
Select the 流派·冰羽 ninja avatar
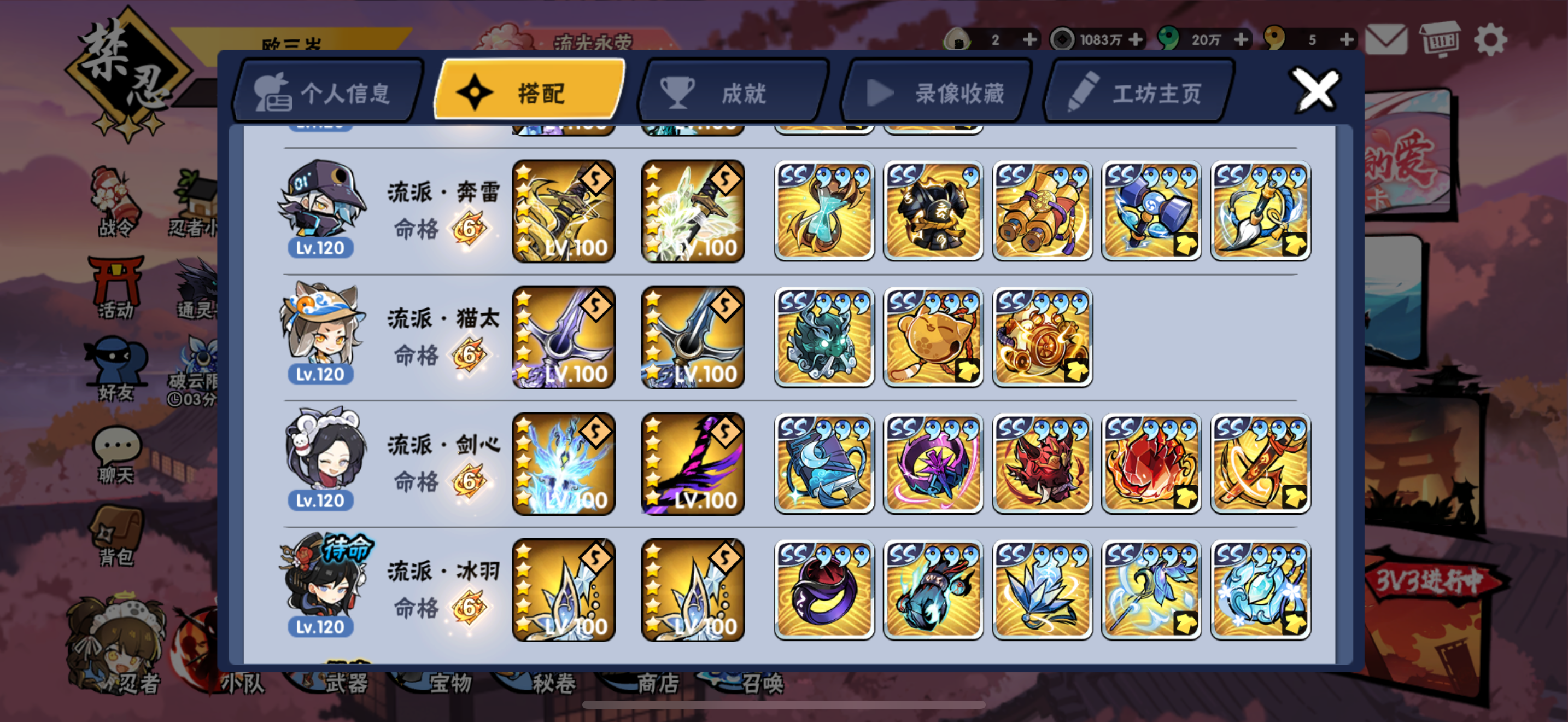(x=324, y=584)
